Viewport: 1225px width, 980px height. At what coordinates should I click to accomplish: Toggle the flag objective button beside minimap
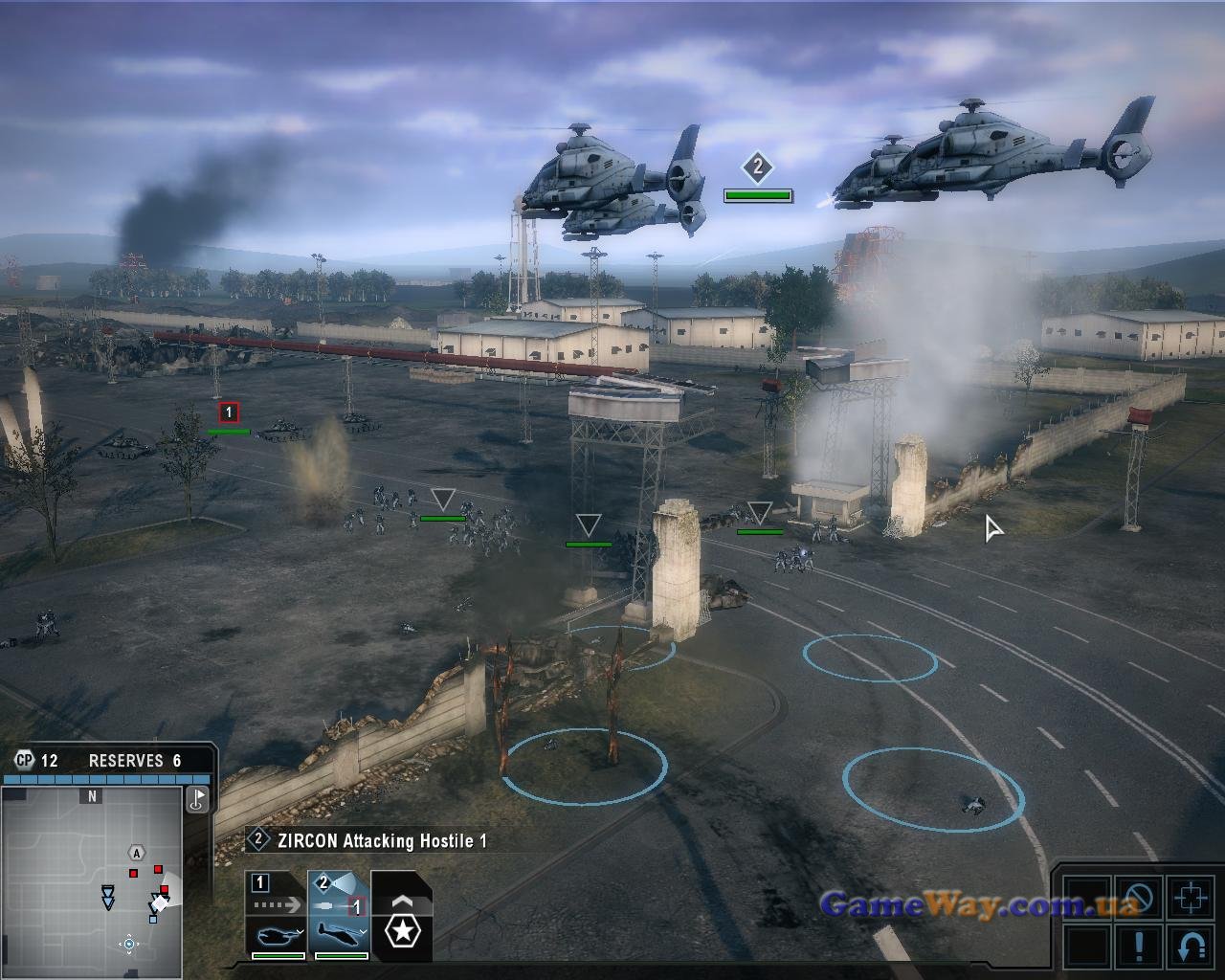click(198, 799)
